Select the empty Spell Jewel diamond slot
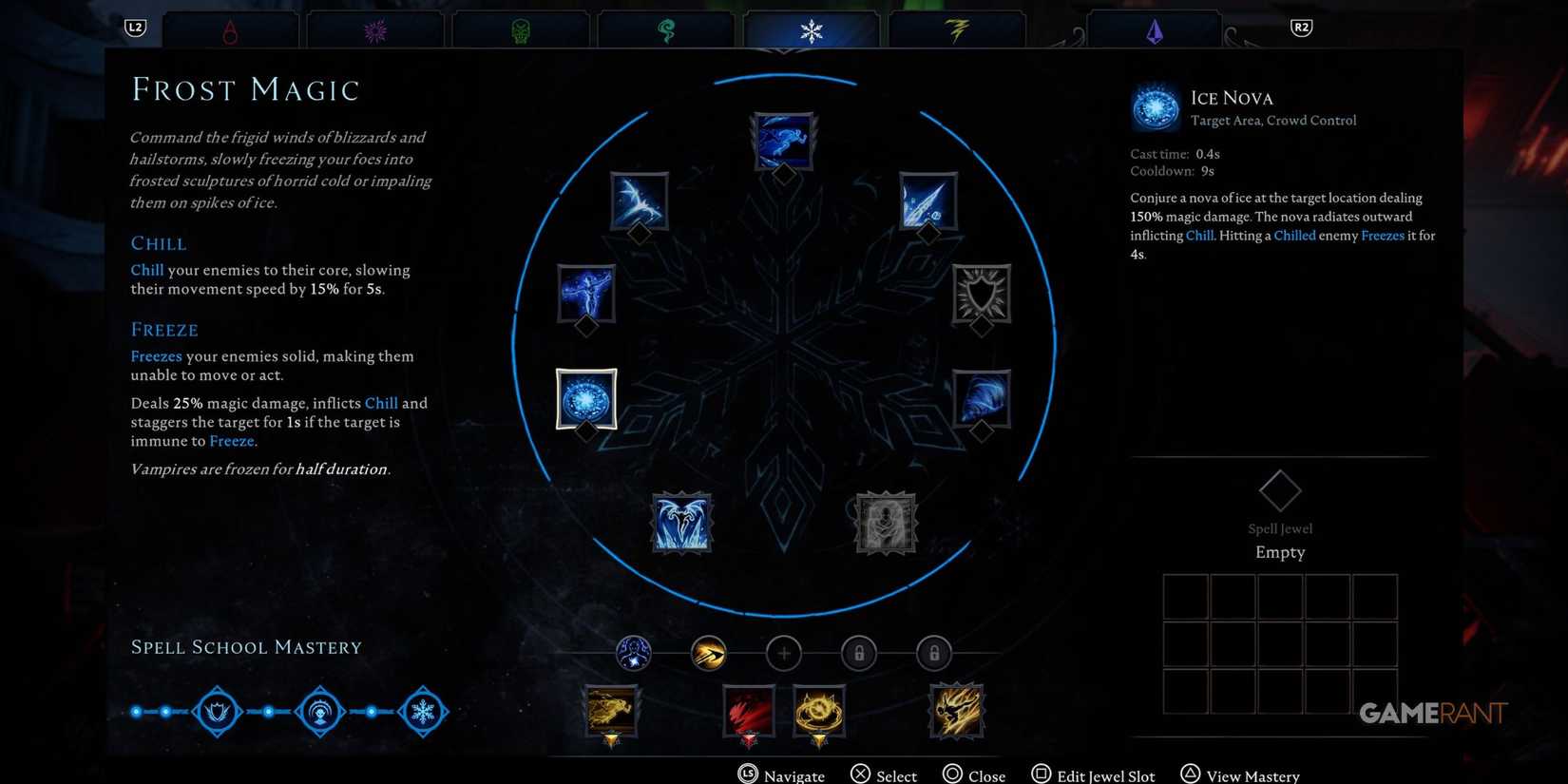The image size is (1568, 784). [1279, 489]
